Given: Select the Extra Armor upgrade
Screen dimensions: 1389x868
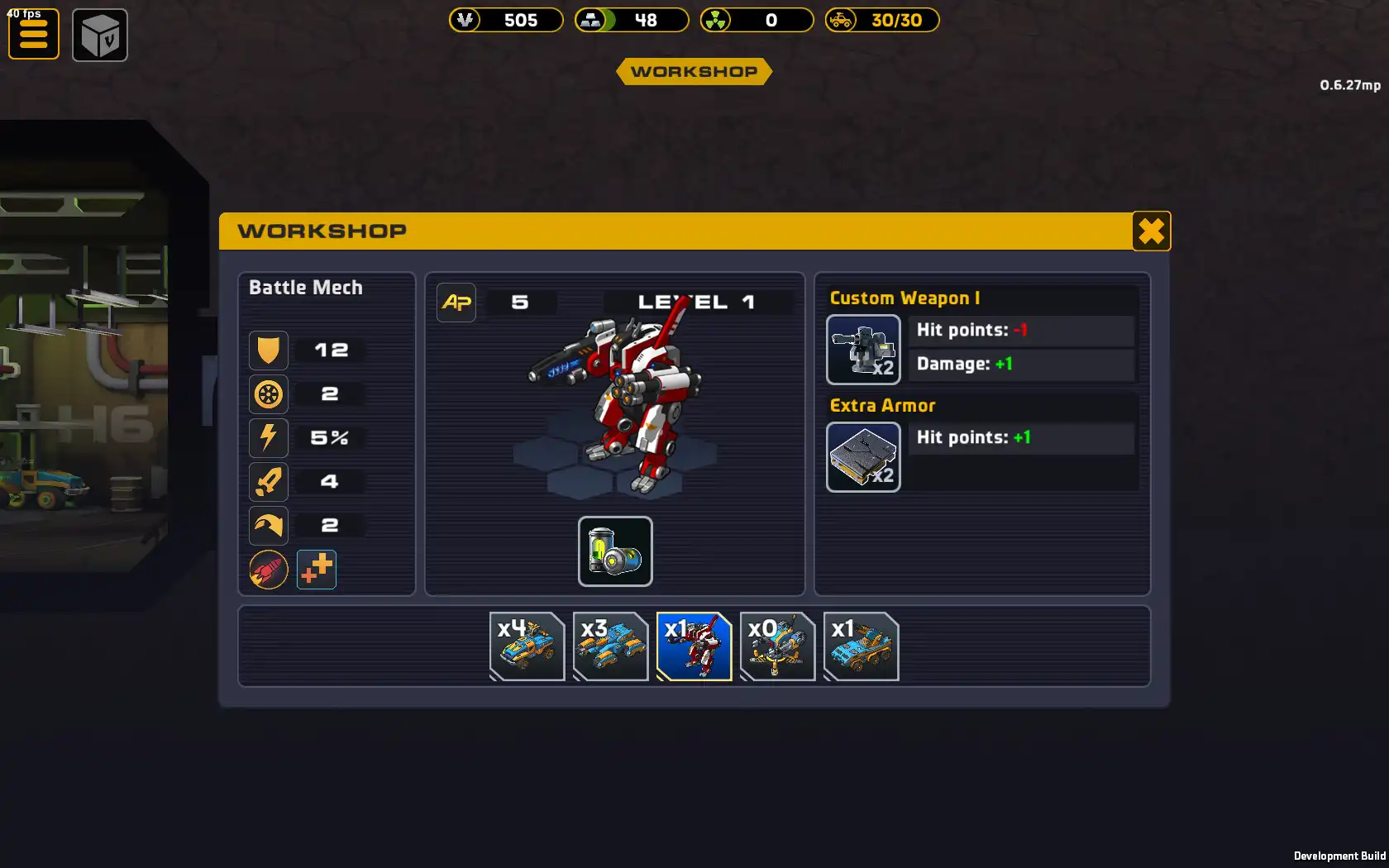Looking at the screenshot, I should coord(863,457).
